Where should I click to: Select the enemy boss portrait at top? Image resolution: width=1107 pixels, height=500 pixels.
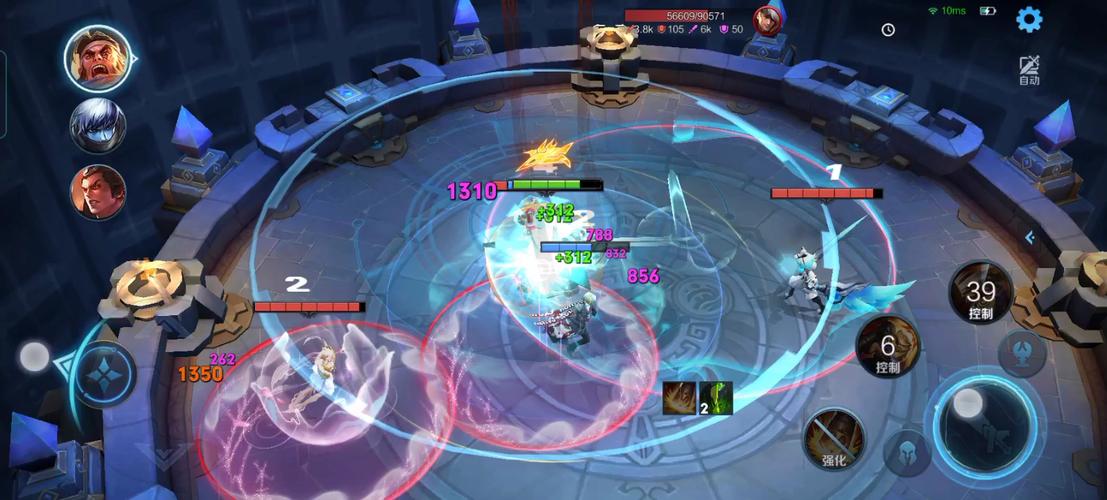pos(767,20)
